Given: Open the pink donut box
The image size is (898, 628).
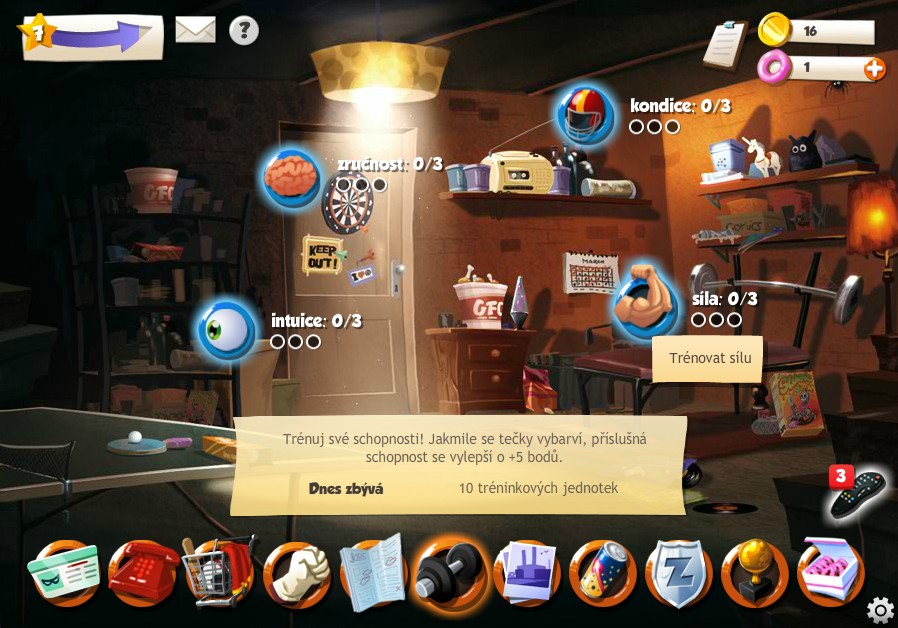Looking at the screenshot, I should coord(831,574).
